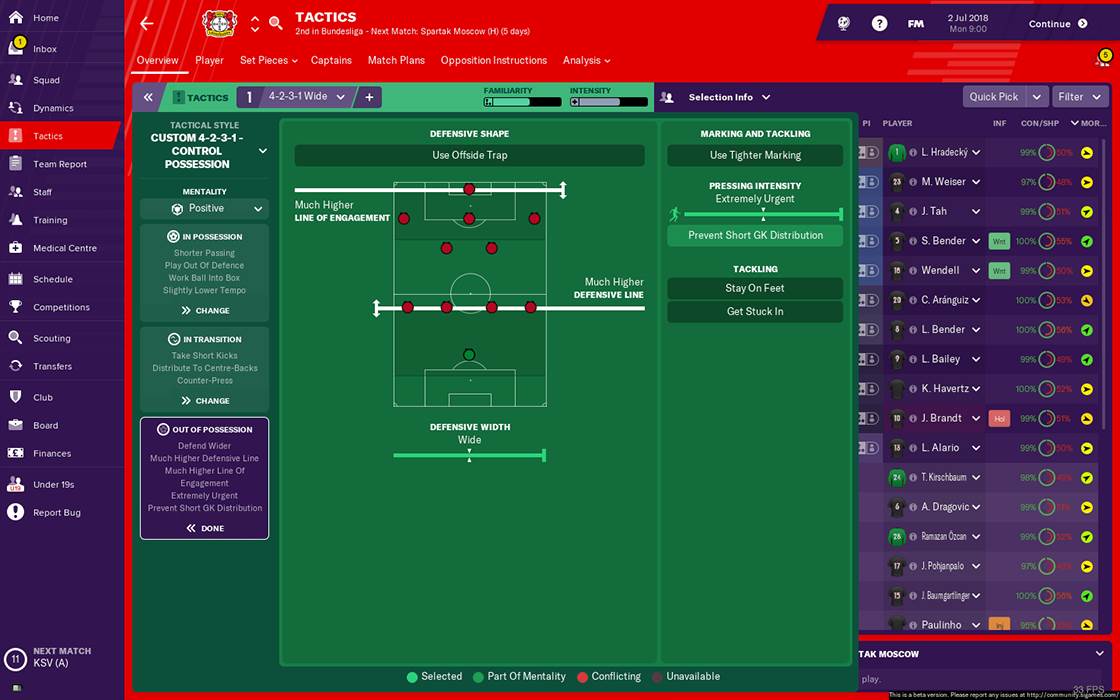Go back with the arrow button

(147, 23)
